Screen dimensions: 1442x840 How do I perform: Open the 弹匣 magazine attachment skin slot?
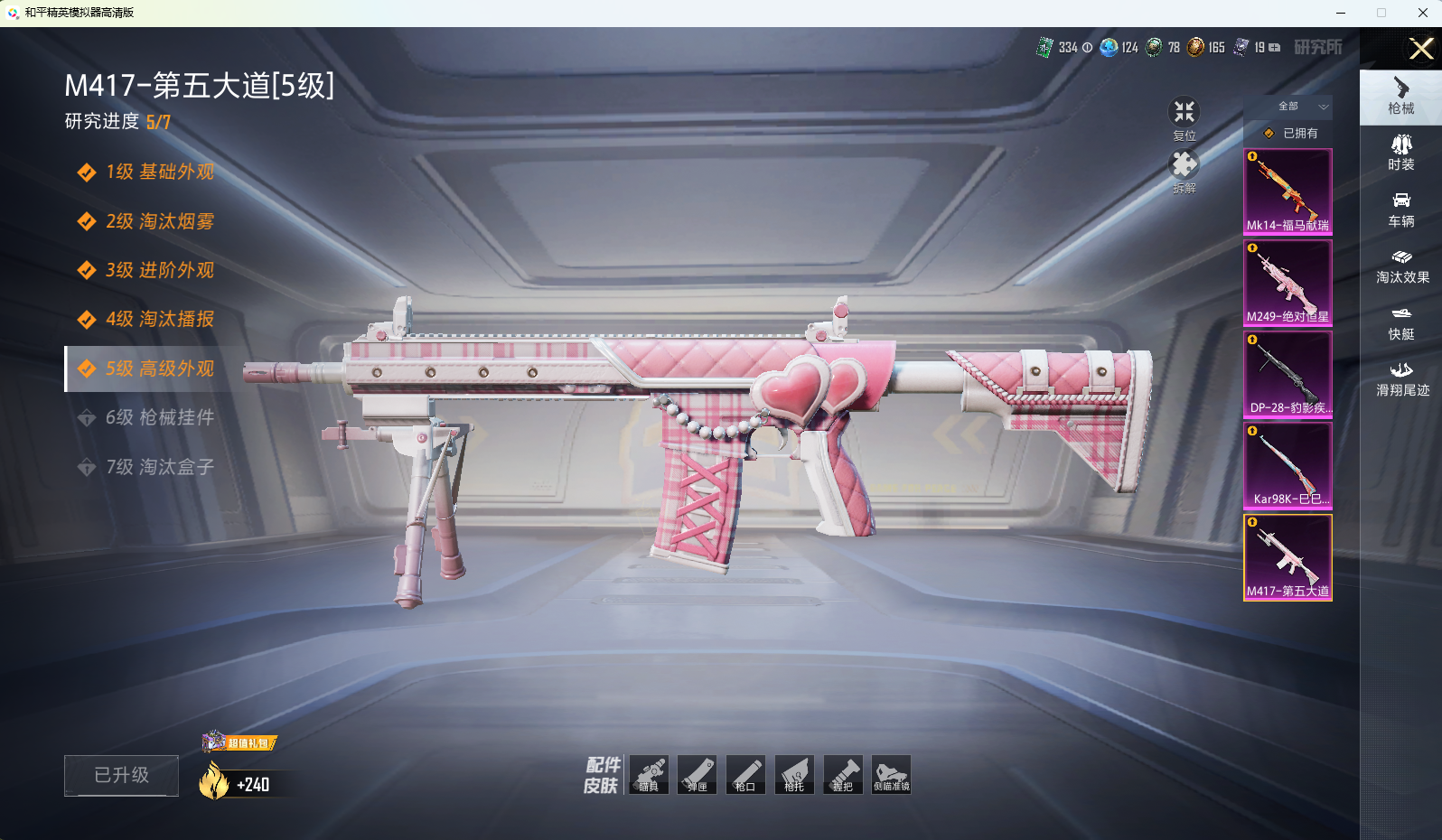point(697,775)
